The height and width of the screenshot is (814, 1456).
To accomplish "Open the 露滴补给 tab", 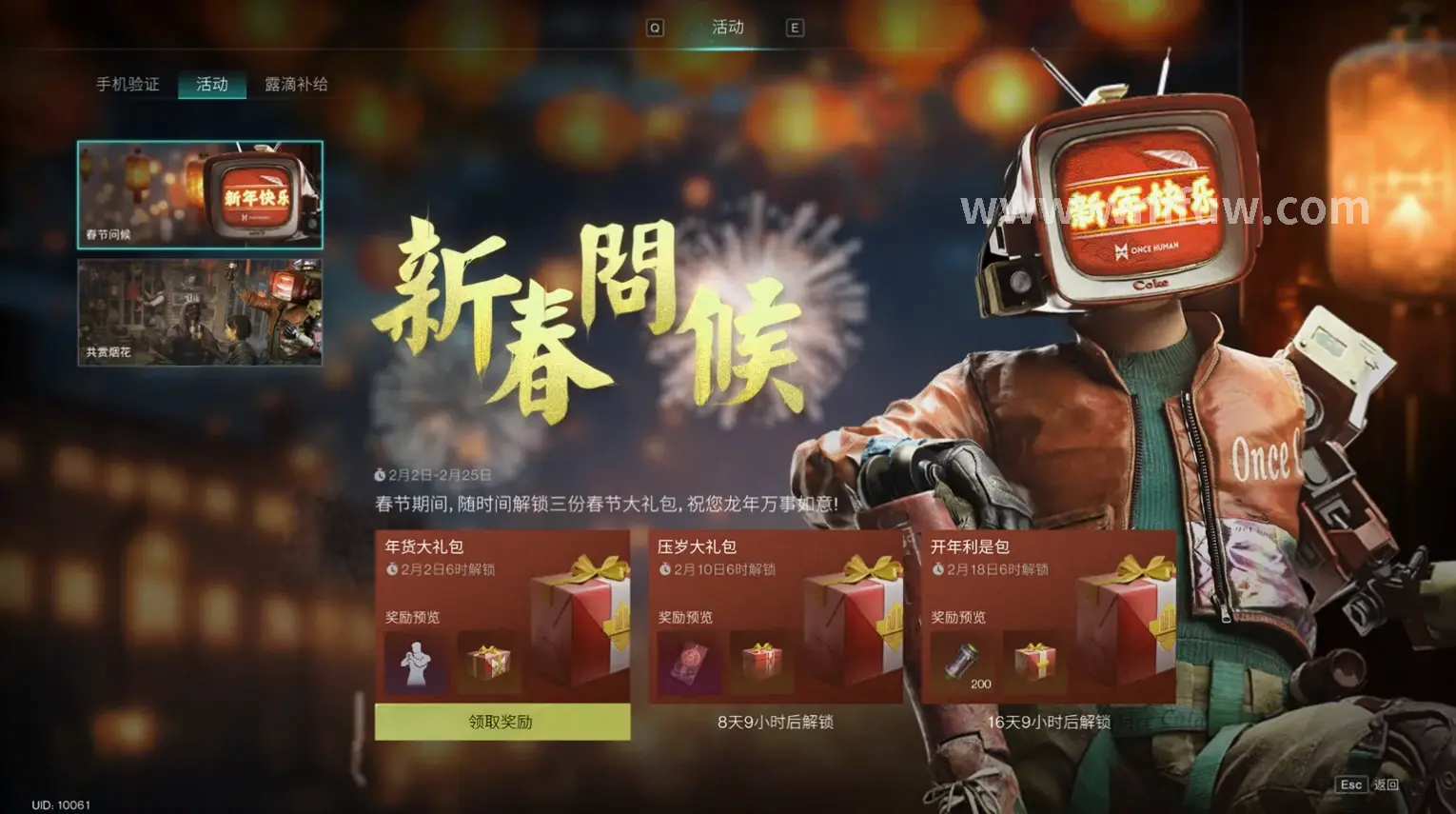I will (x=296, y=84).
